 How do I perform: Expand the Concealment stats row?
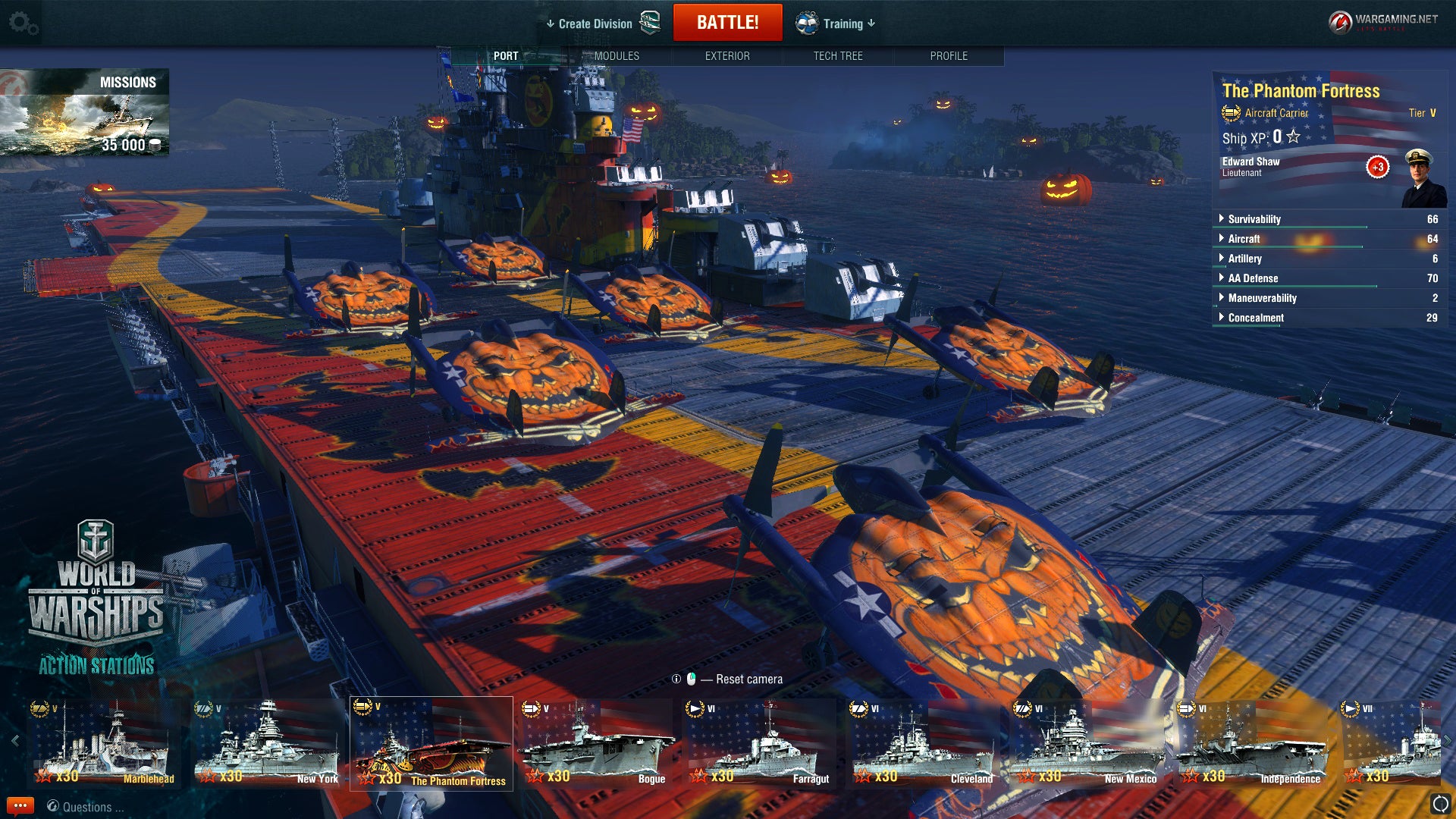[1256, 318]
